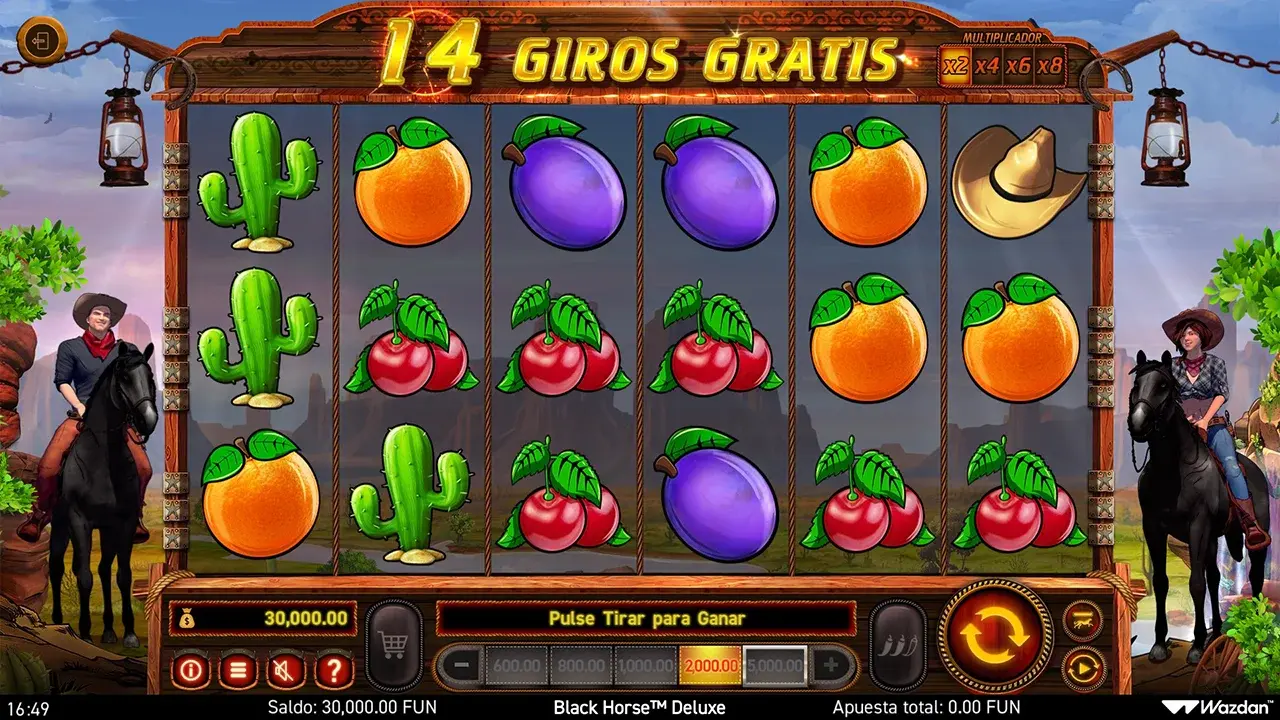Choose the 800.00 bet value
1280x720 pixels.
click(x=581, y=665)
